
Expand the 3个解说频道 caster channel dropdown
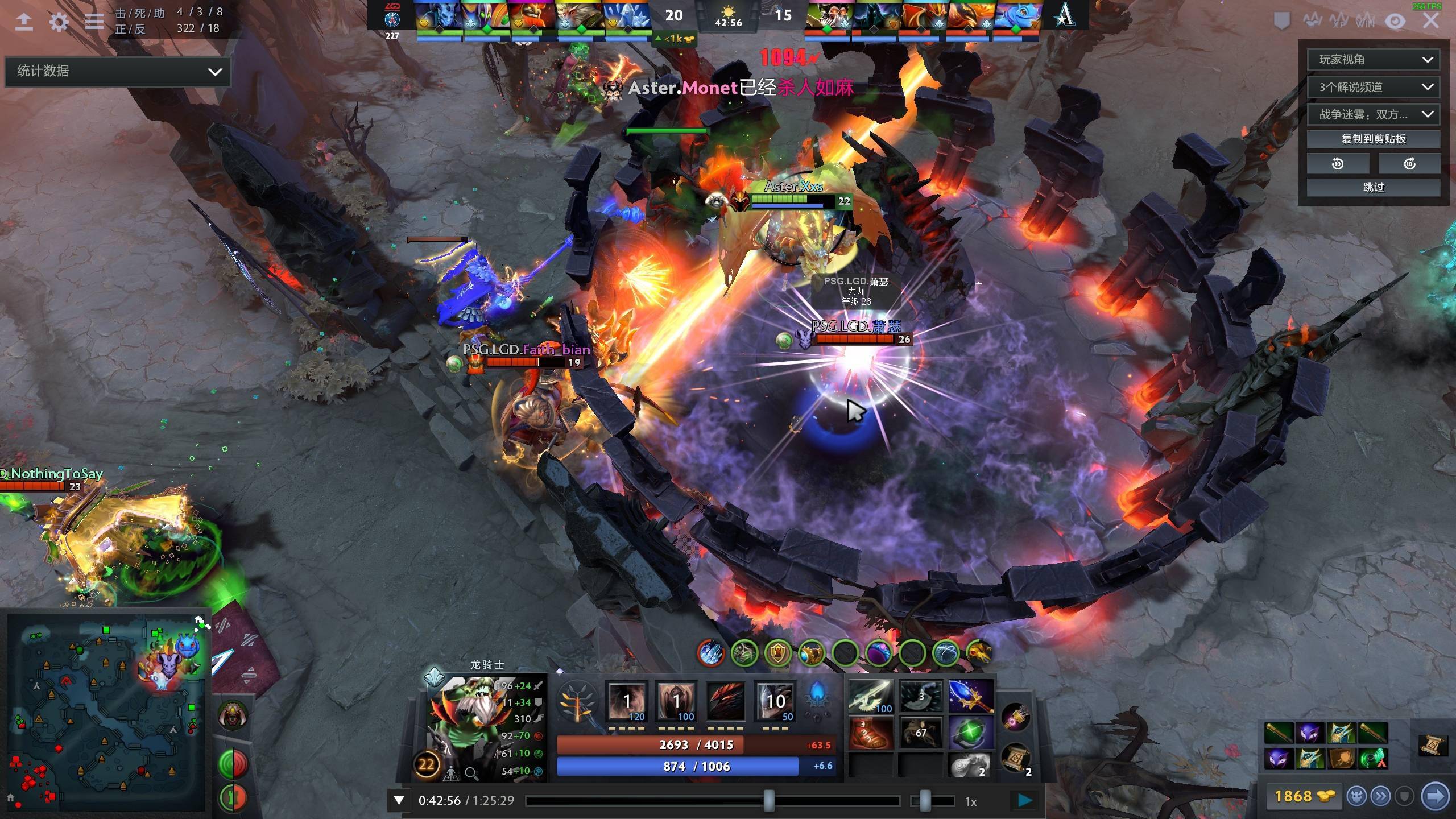(x=1374, y=86)
